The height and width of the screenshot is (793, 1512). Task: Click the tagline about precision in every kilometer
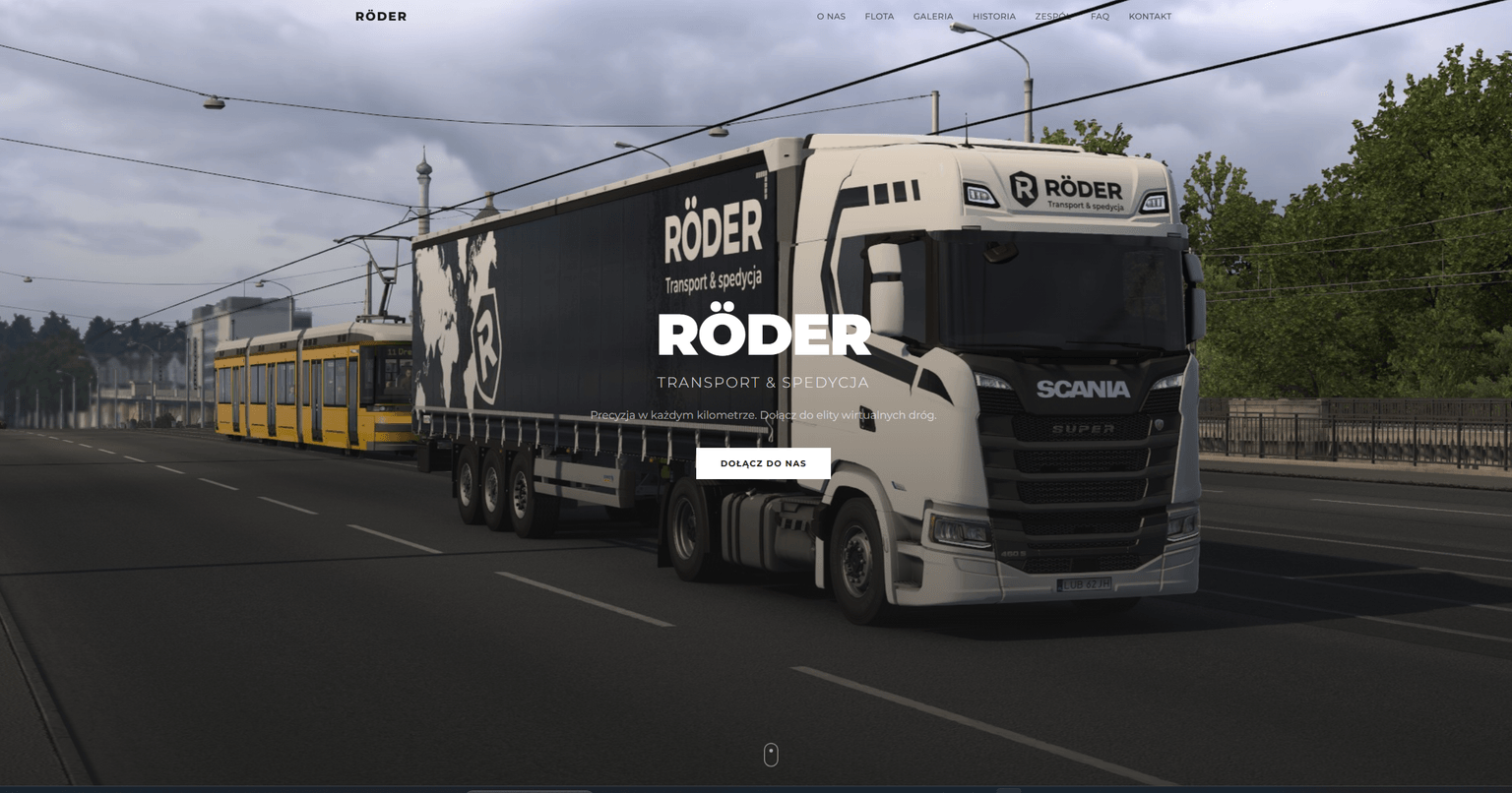[763, 416]
